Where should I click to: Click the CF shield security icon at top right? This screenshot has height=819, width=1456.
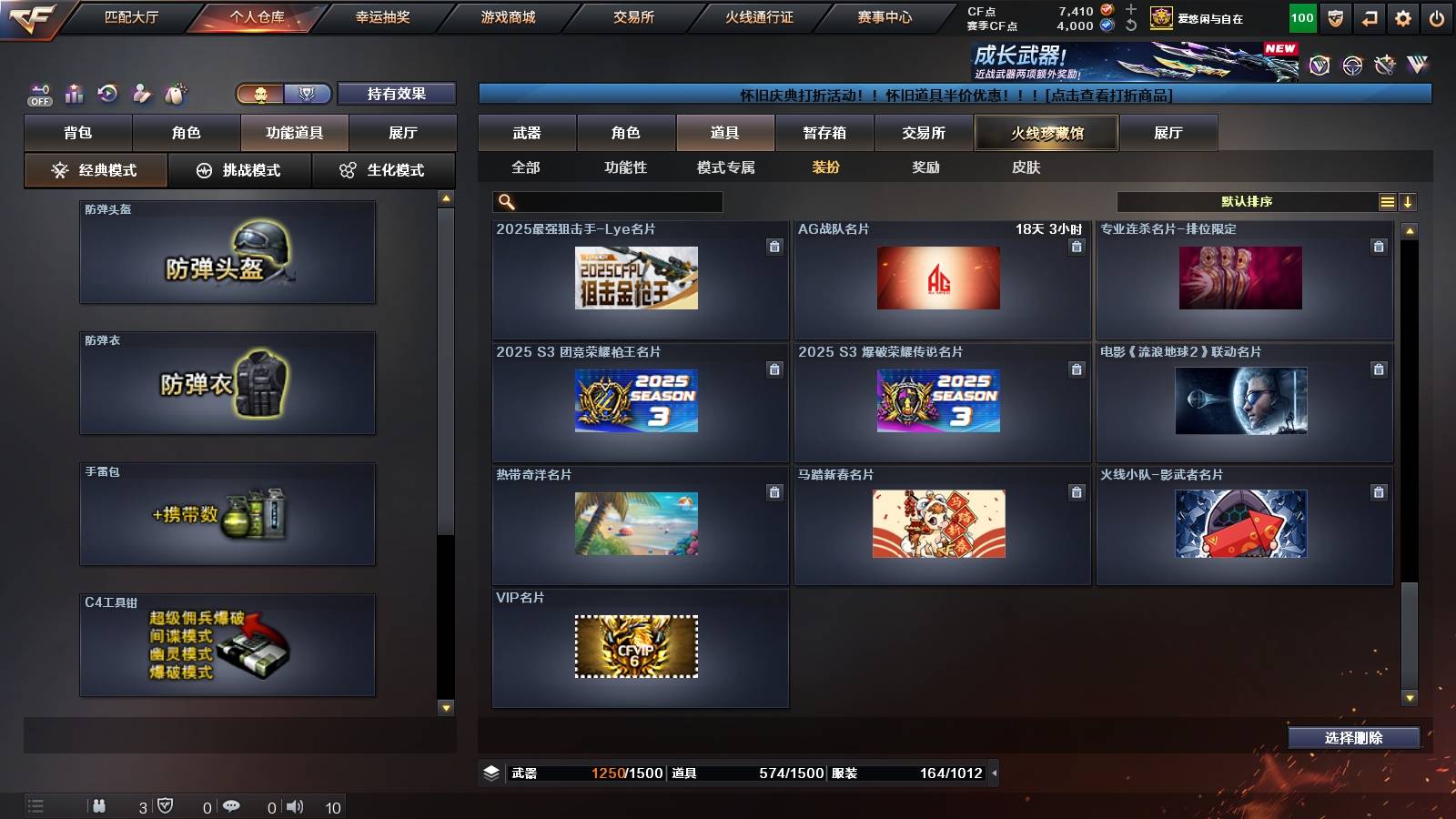coord(1336,15)
